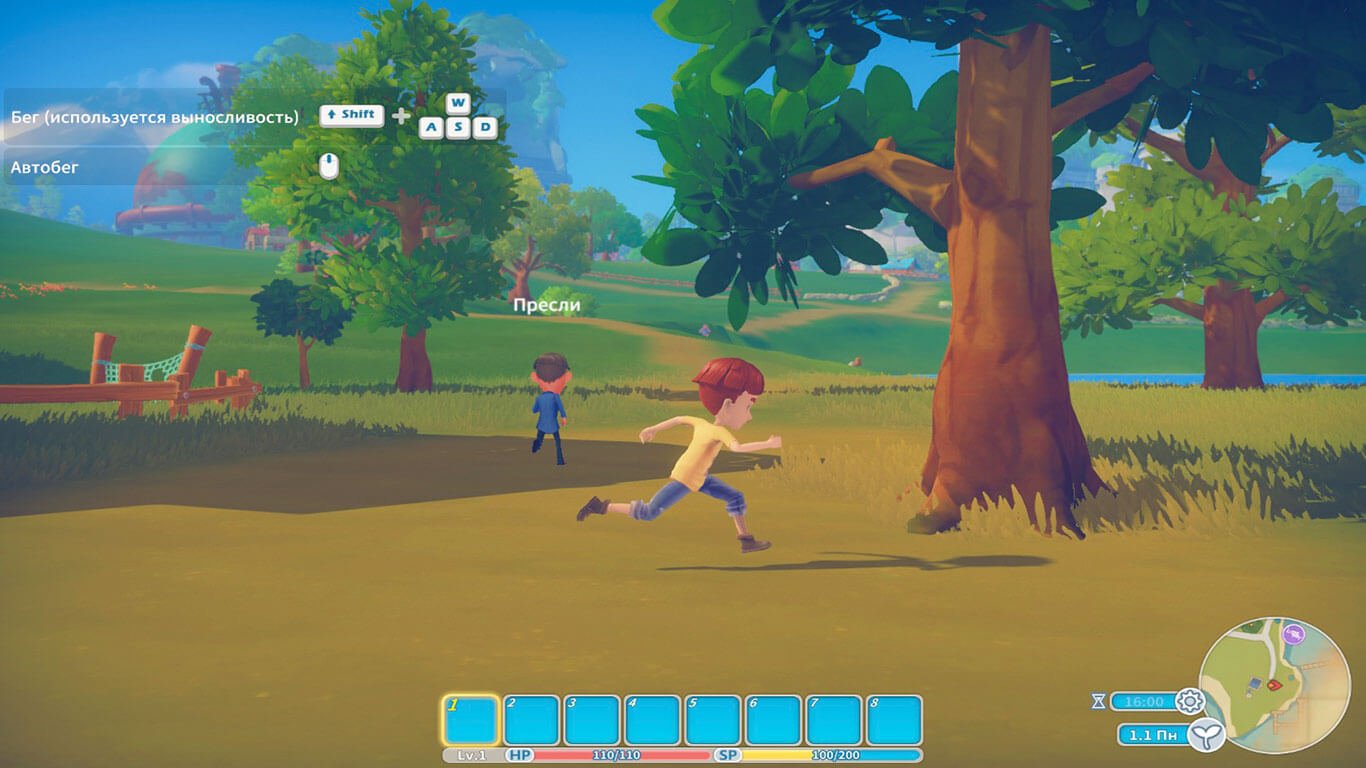Choose hotbar slot number 2

point(531,720)
